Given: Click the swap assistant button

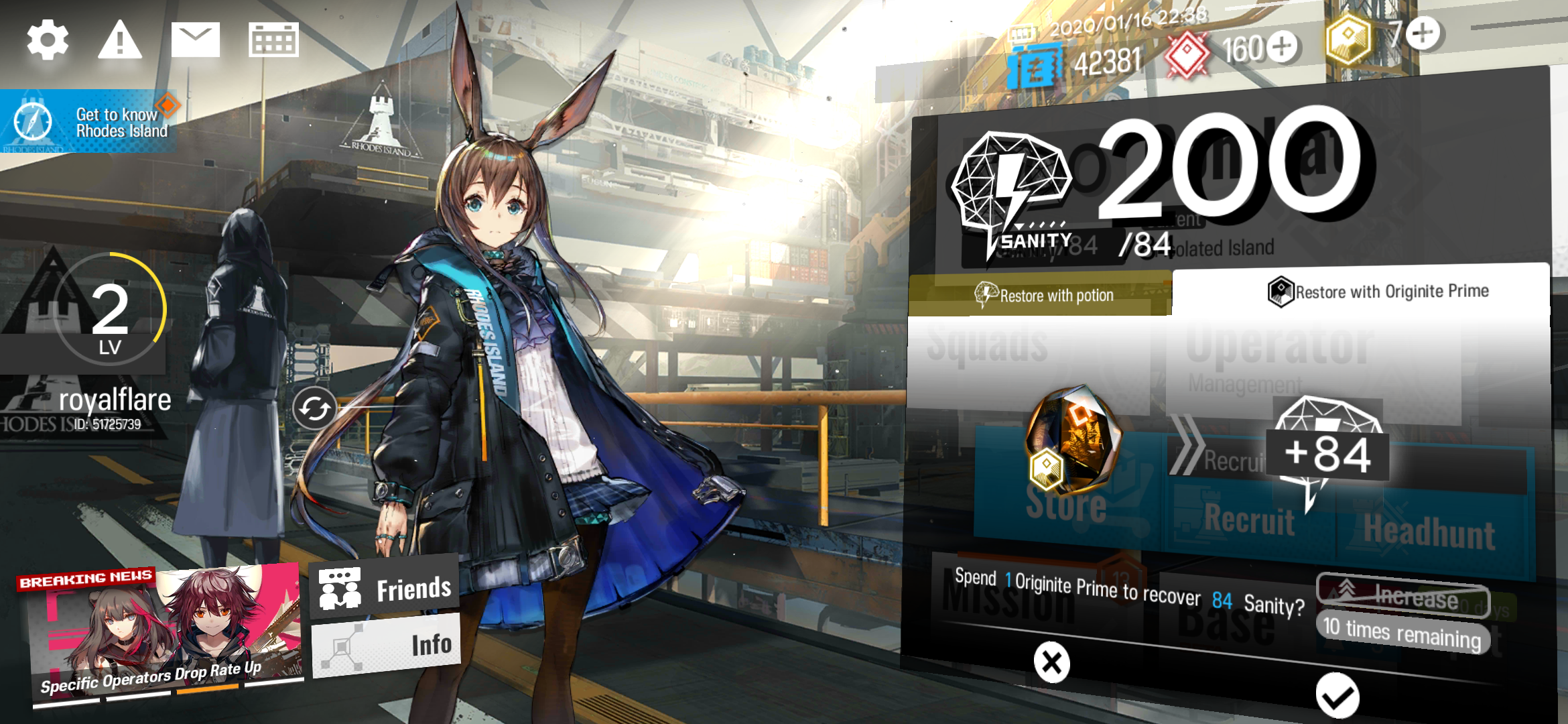Looking at the screenshot, I should (x=314, y=408).
